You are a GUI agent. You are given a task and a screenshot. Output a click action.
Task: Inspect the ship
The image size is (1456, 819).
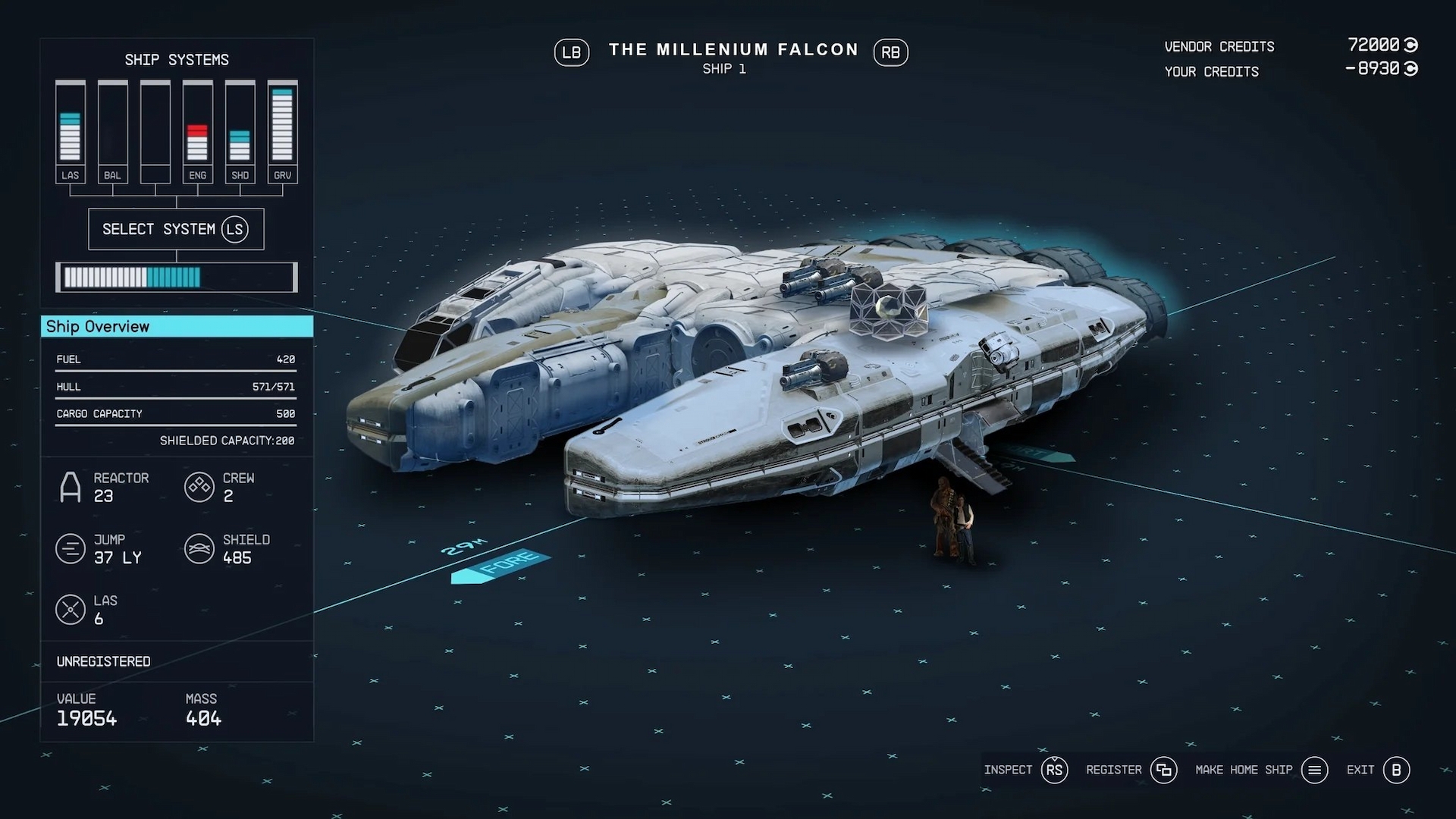(1054, 770)
